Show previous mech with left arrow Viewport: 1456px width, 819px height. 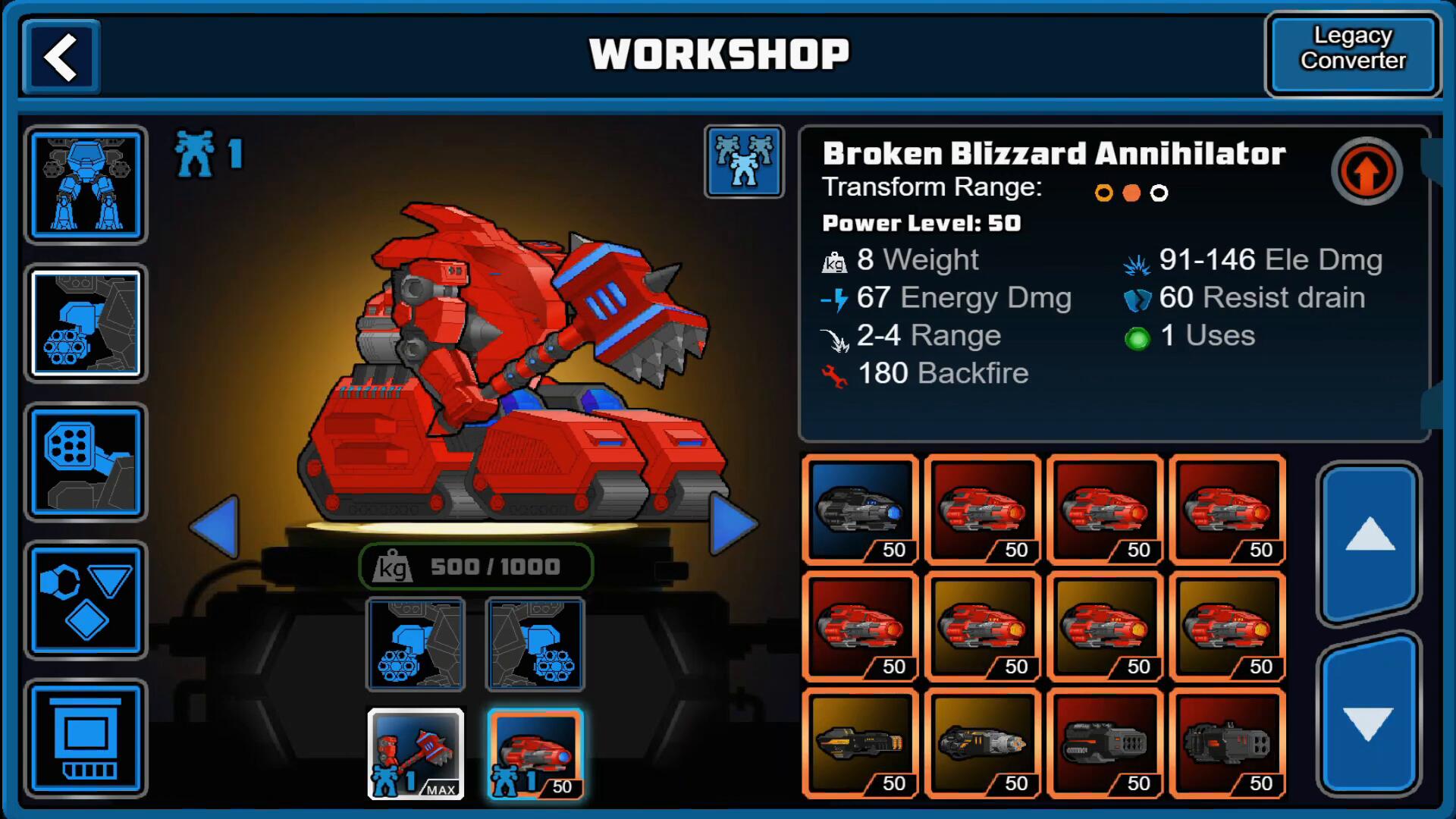coord(216,526)
